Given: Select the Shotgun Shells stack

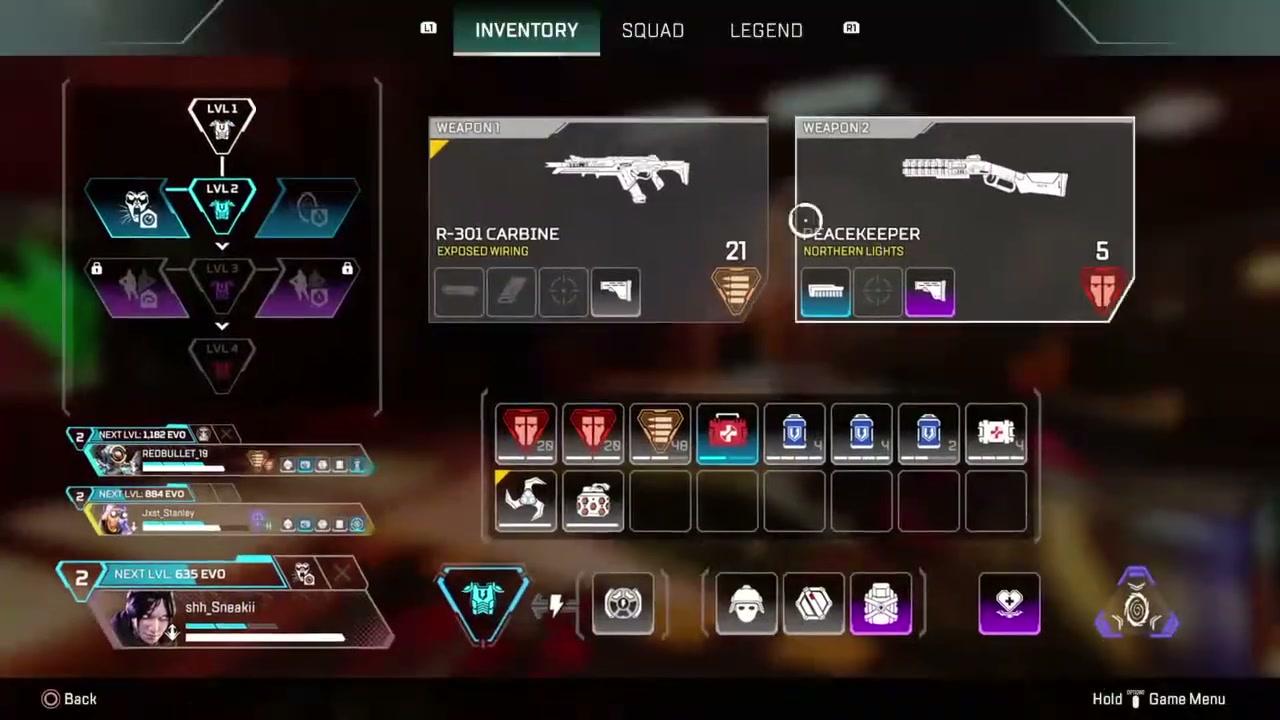Looking at the screenshot, I should click(x=525, y=433).
